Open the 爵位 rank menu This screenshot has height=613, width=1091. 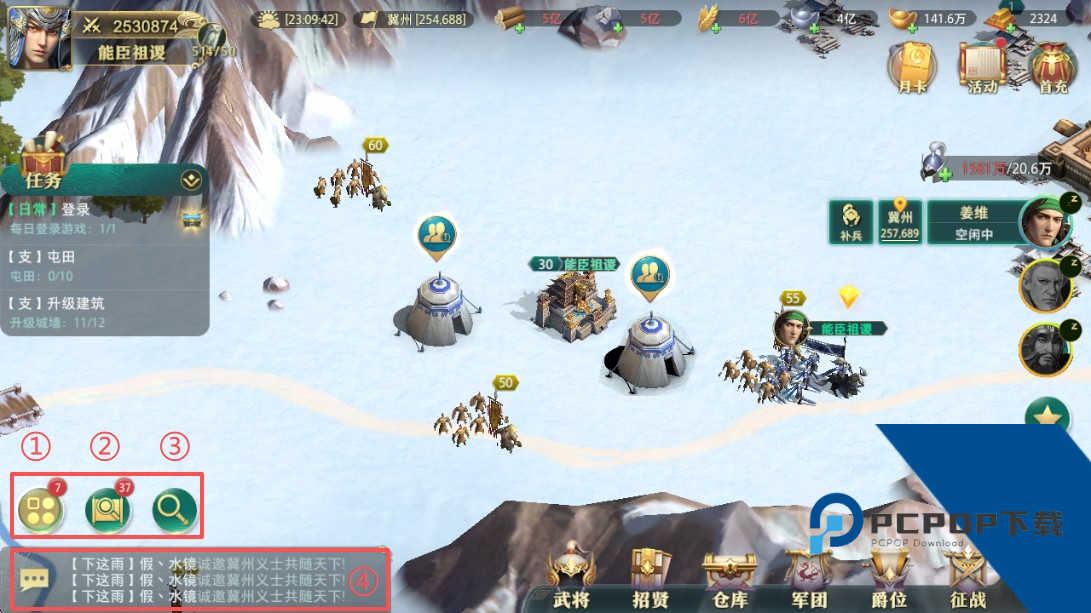point(887,577)
